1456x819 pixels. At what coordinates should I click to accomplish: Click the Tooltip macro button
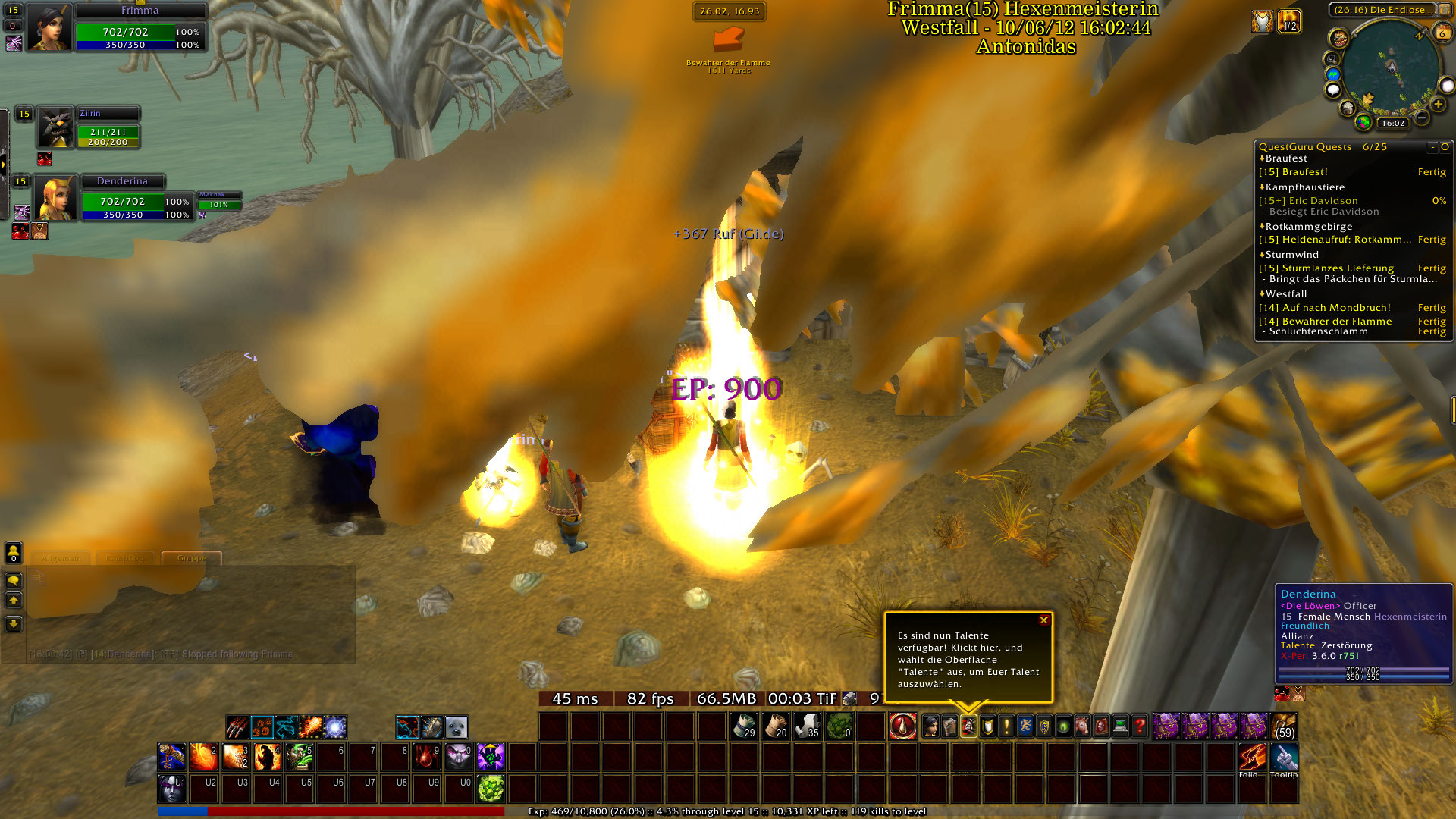1284,758
